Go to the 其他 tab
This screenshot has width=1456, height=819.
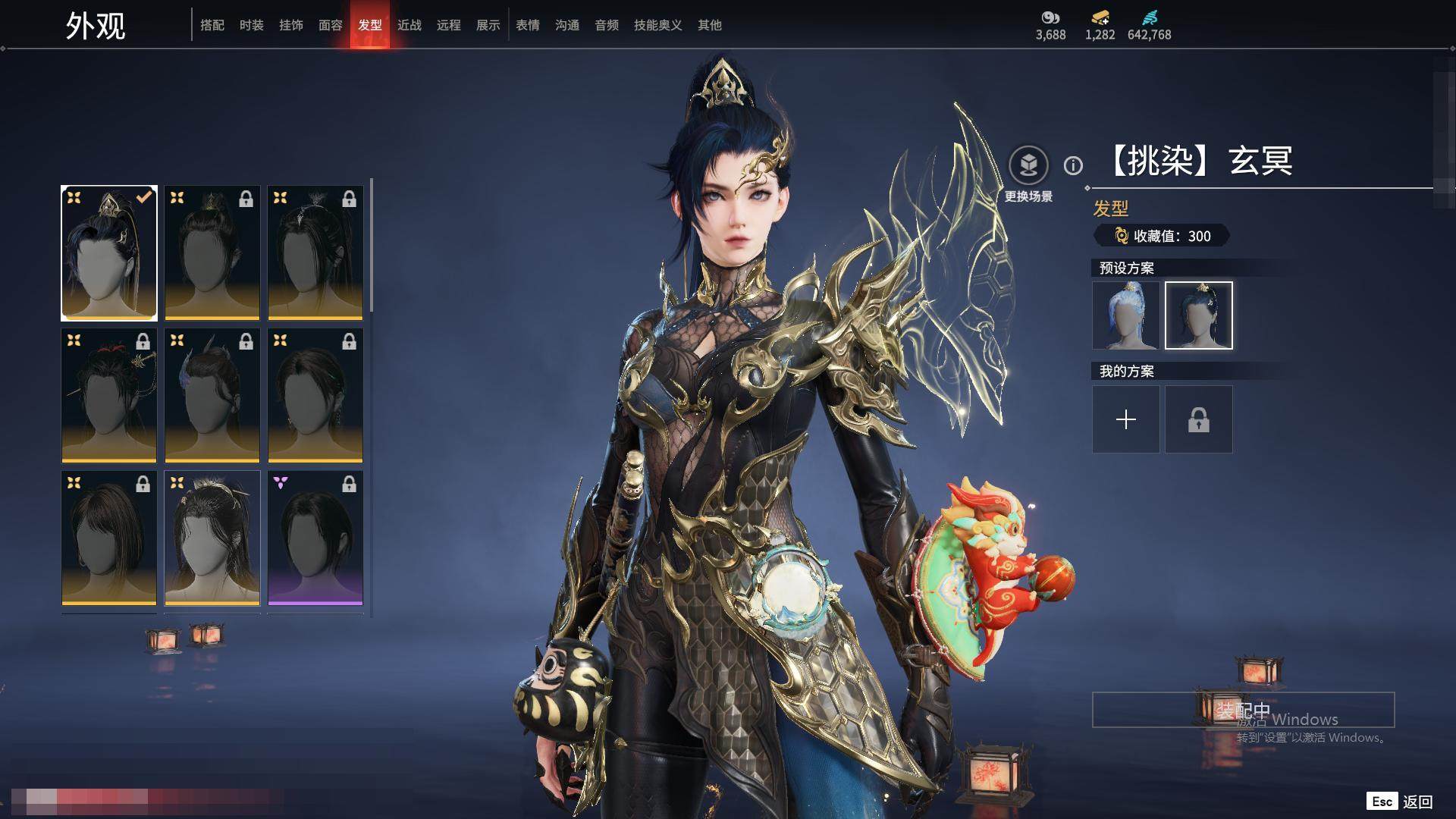[710, 25]
